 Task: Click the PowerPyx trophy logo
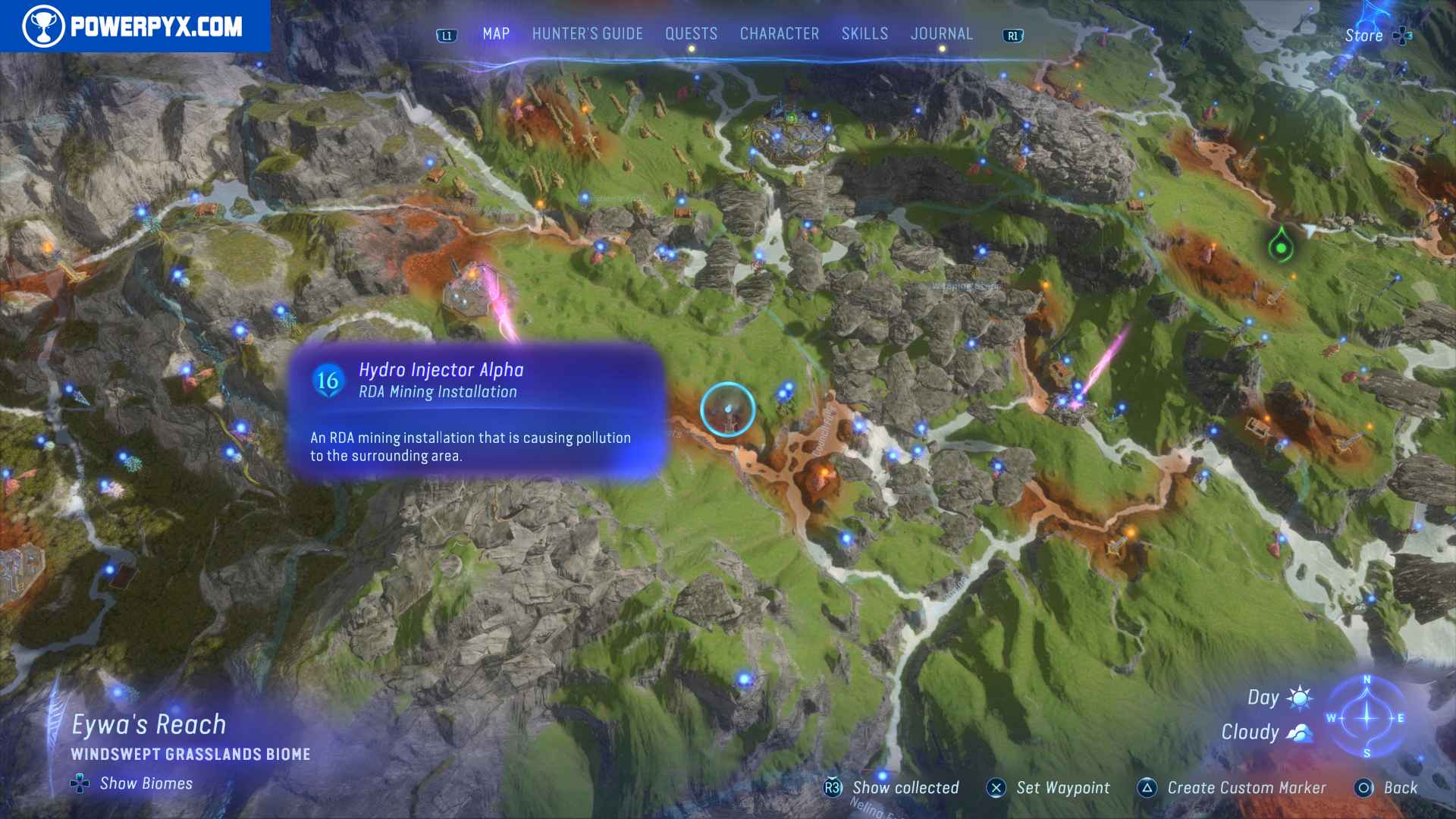click(45, 24)
